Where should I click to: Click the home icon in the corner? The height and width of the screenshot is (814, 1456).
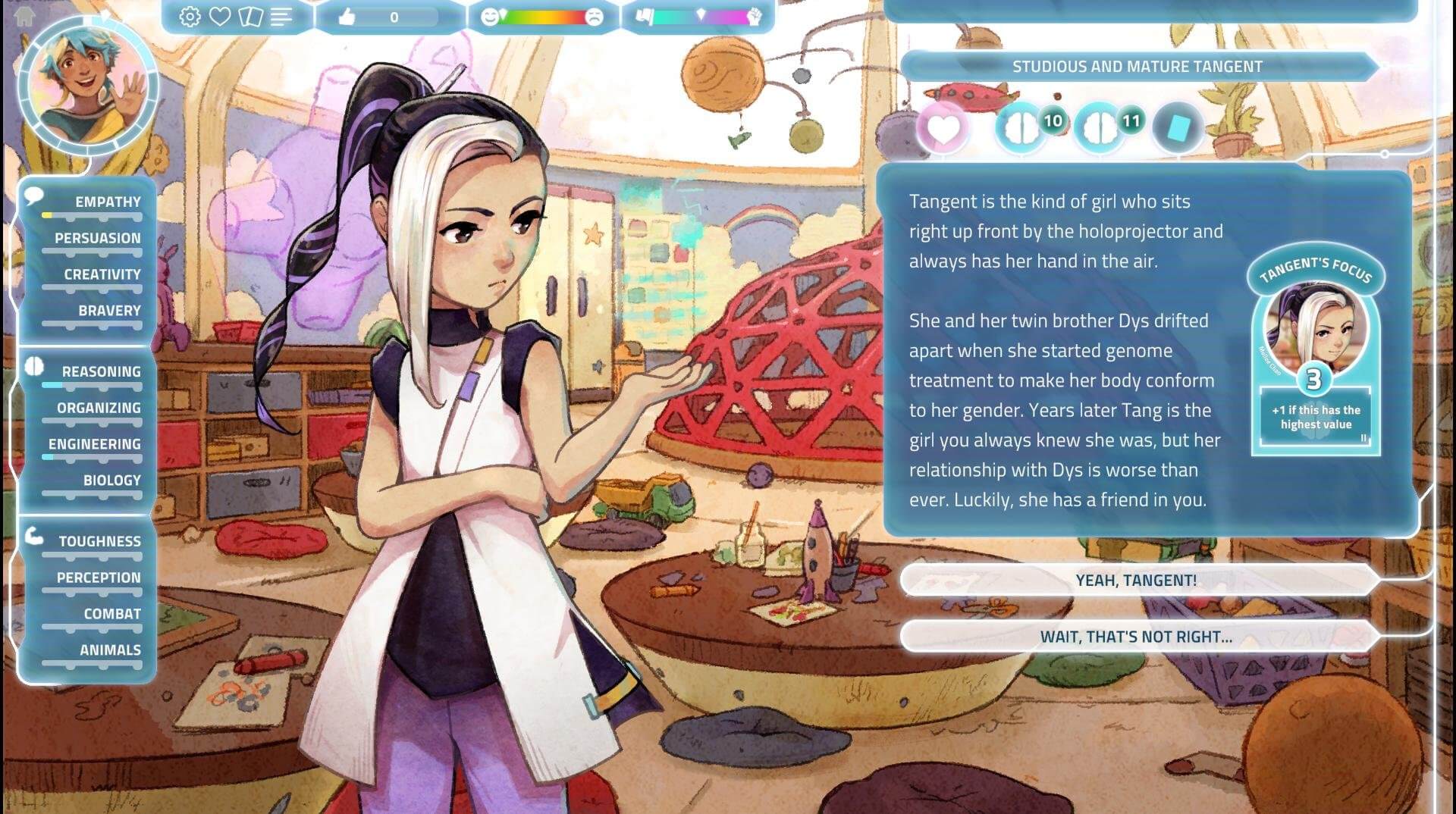tap(24, 17)
